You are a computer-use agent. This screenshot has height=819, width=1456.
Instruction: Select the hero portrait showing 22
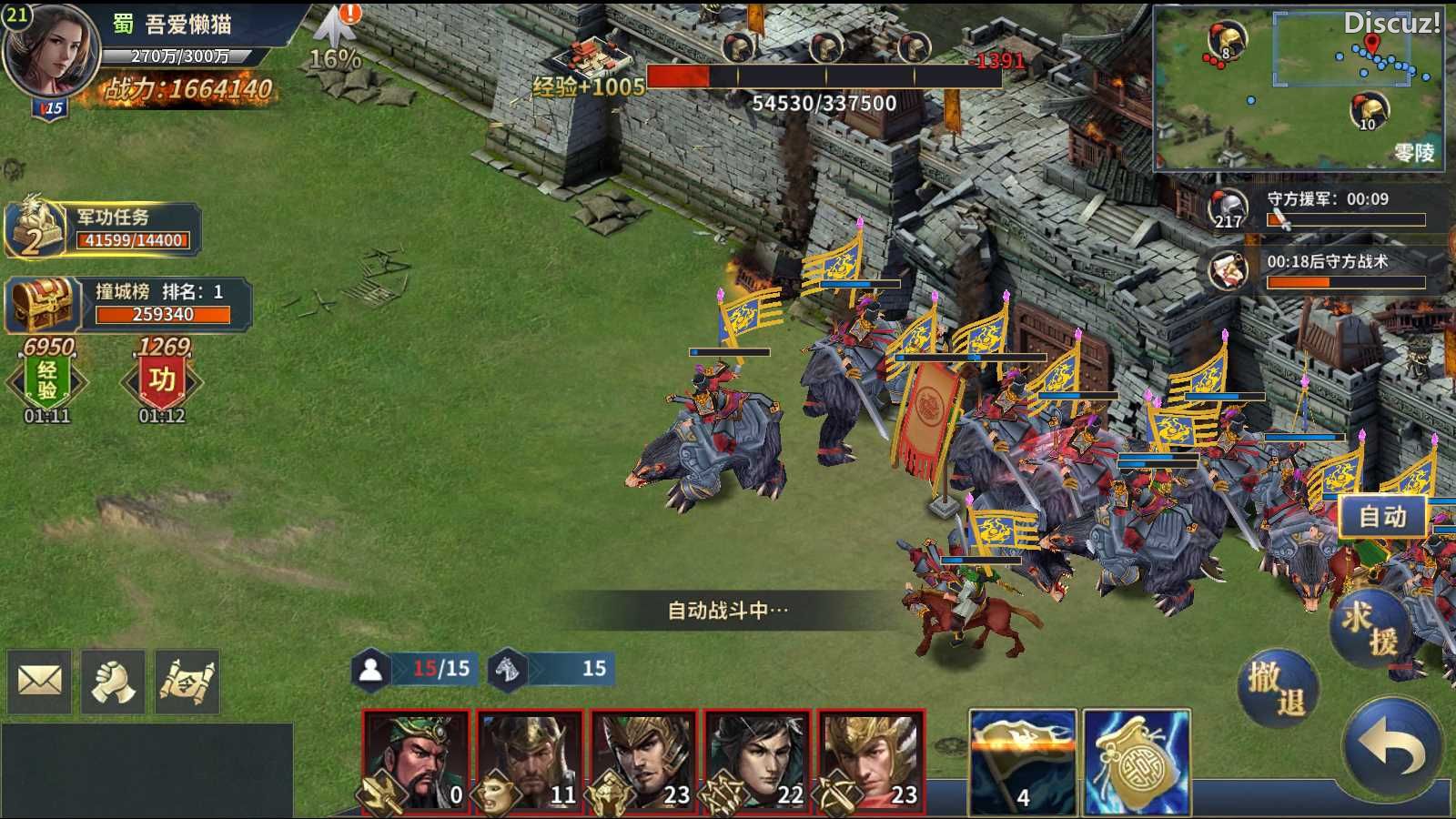(758, 762)
